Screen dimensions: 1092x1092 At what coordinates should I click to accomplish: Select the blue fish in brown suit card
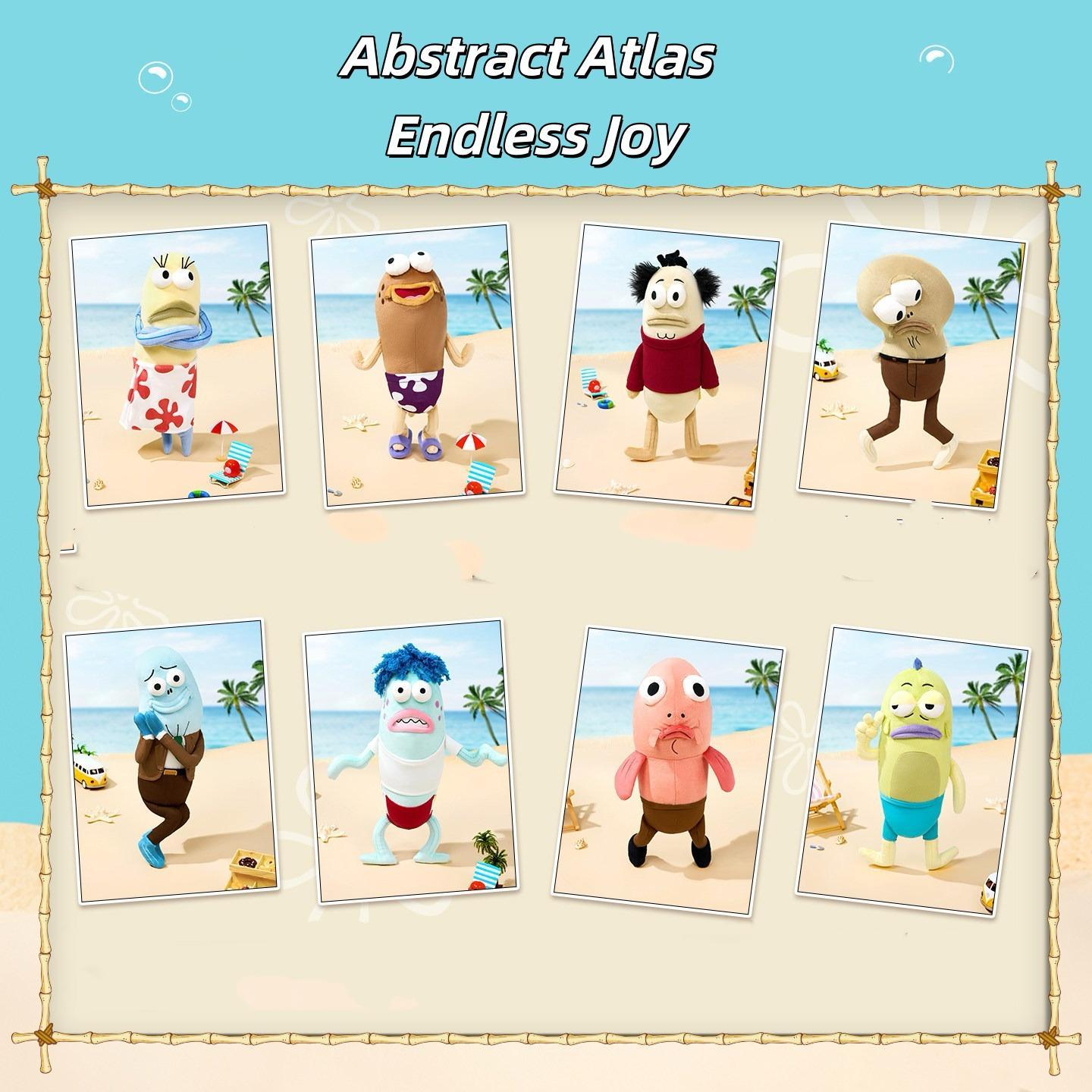171,761
